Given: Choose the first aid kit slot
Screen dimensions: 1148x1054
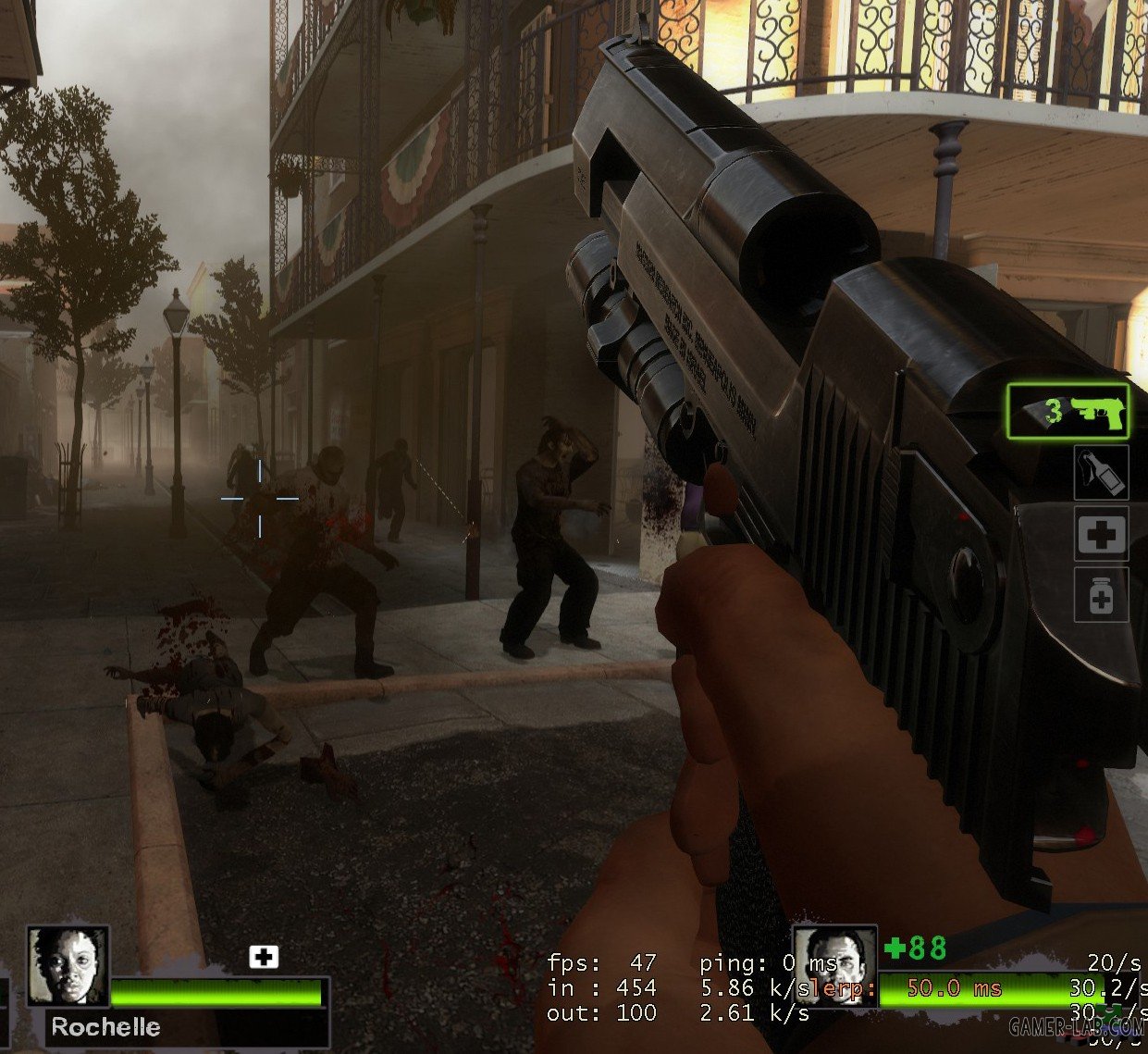Looking at the screenshot, I should pyautogui.click(x=1101, y=533).
